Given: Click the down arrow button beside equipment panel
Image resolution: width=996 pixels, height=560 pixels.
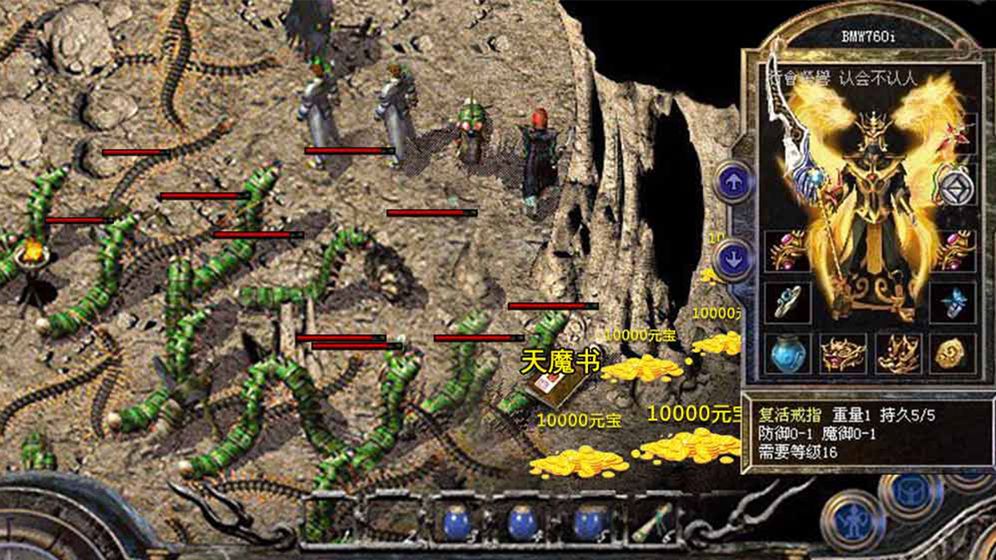Looking at the screenshot, I should pyautogui.click(x=735, y=259).
